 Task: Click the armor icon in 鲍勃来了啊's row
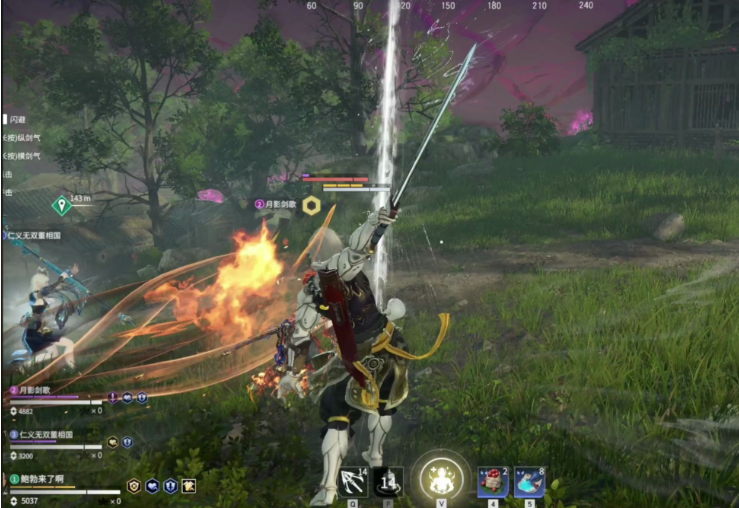[133, 486]
